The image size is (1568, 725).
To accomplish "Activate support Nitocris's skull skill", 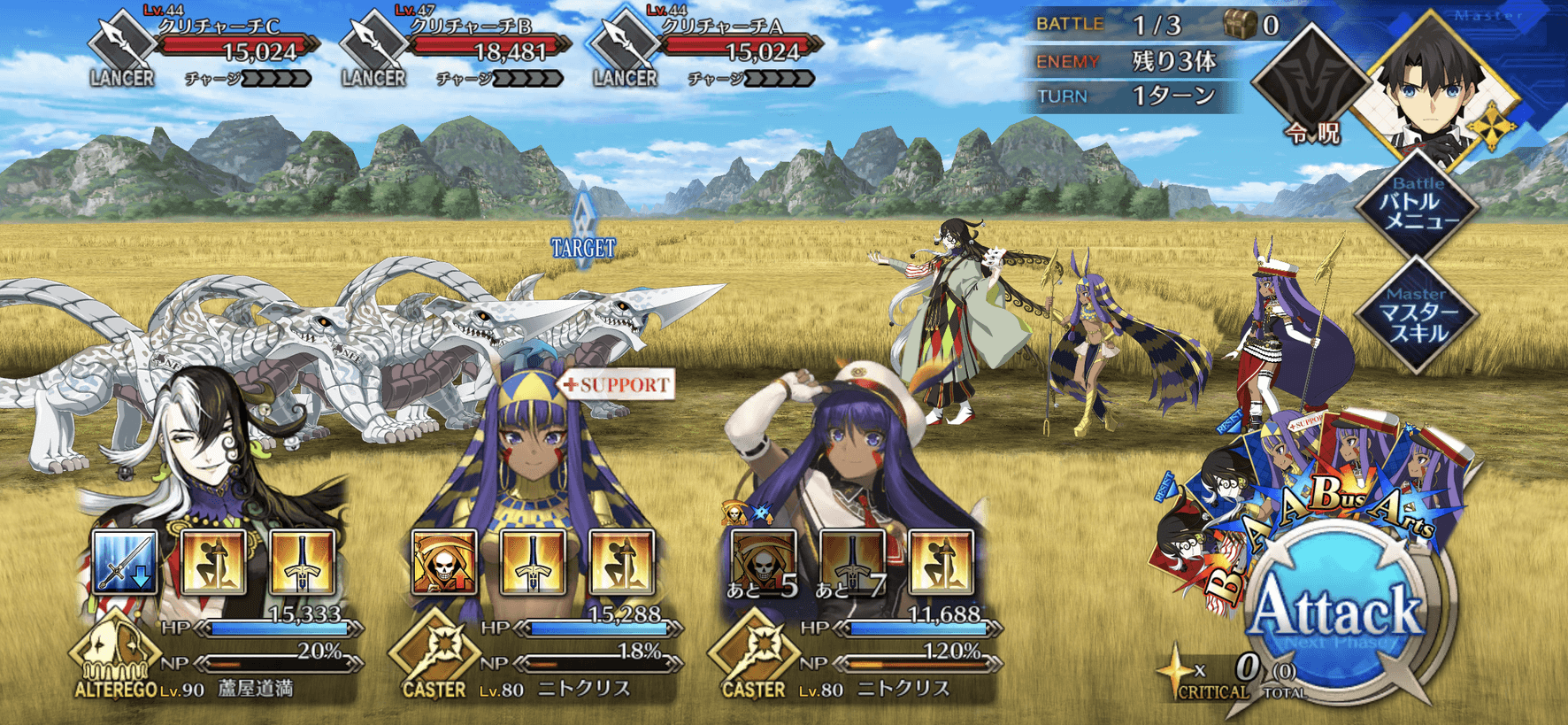I will (x=444, y=561).
